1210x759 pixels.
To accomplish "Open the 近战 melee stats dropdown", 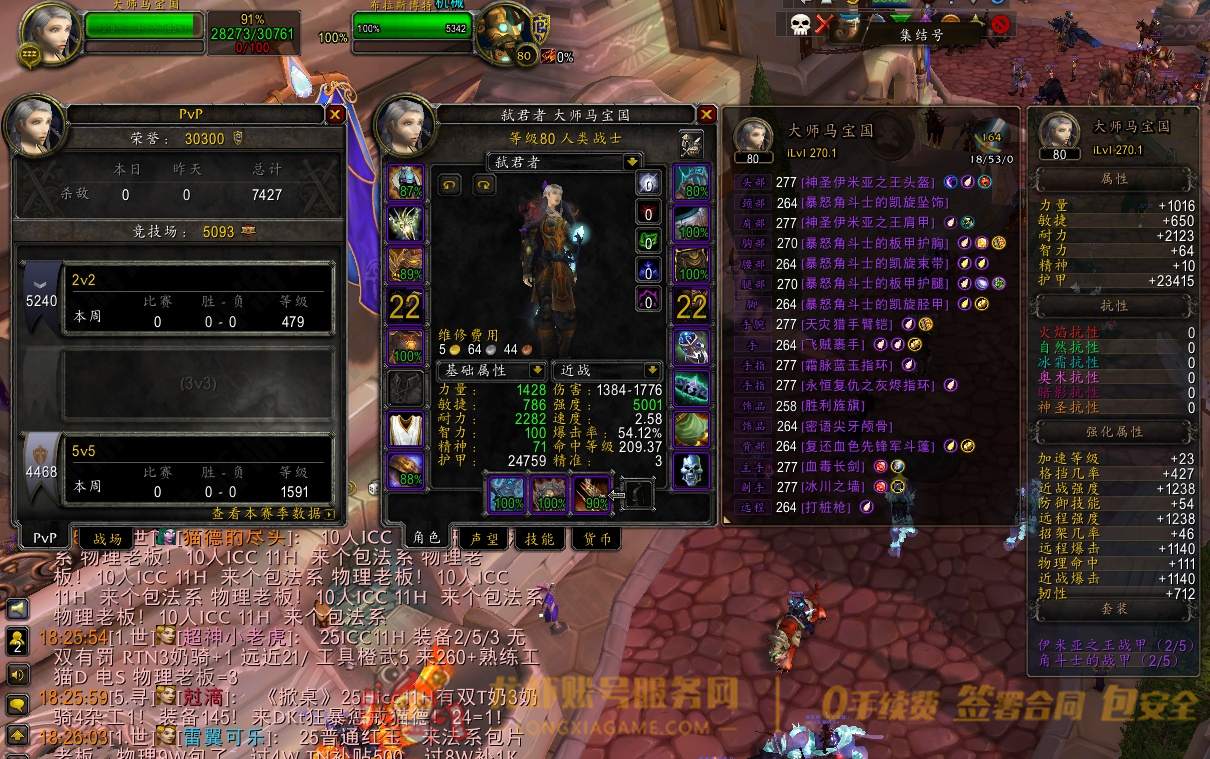I will (x=652, y=370).
